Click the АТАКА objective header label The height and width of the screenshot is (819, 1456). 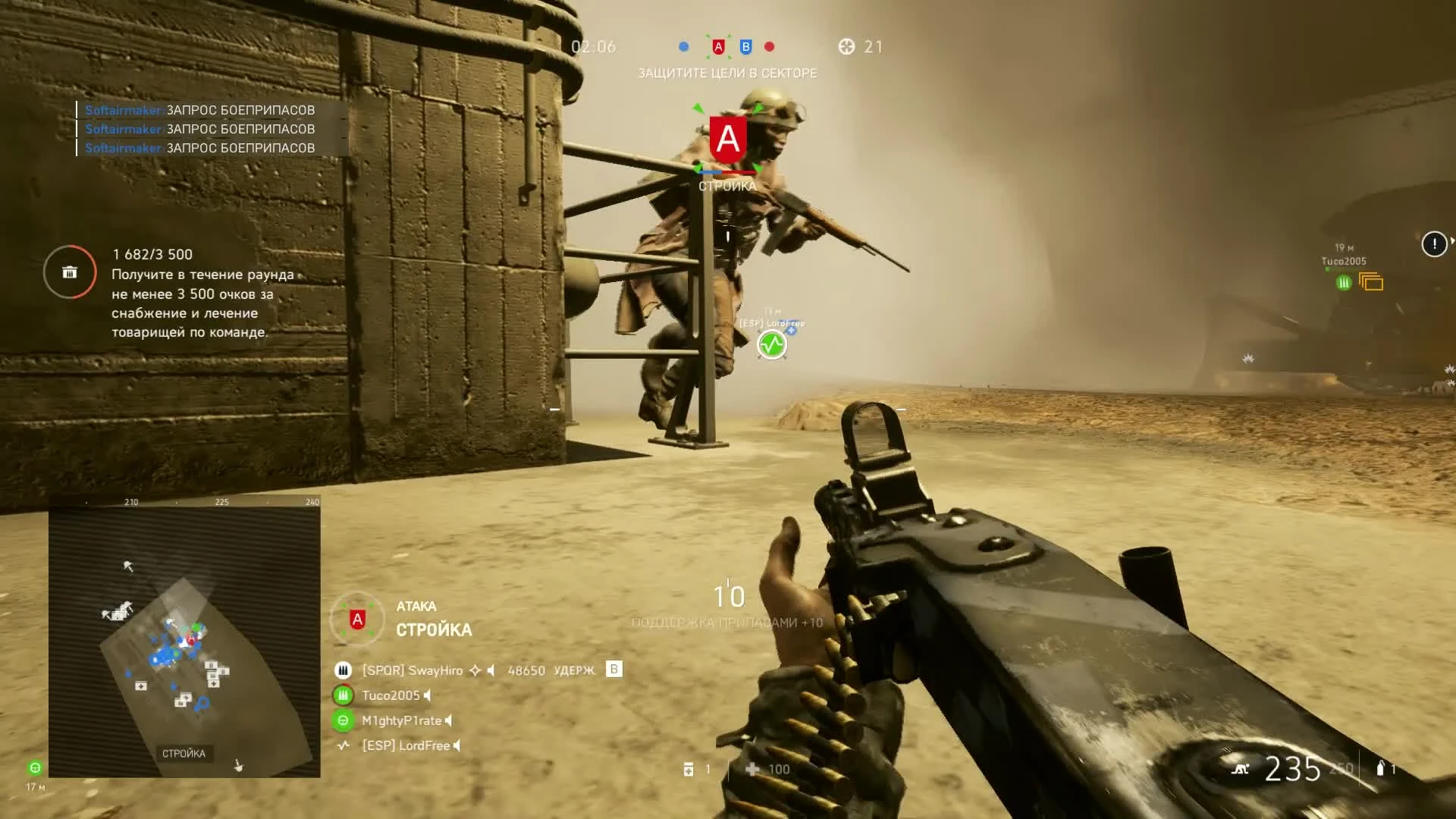(415, 607)
